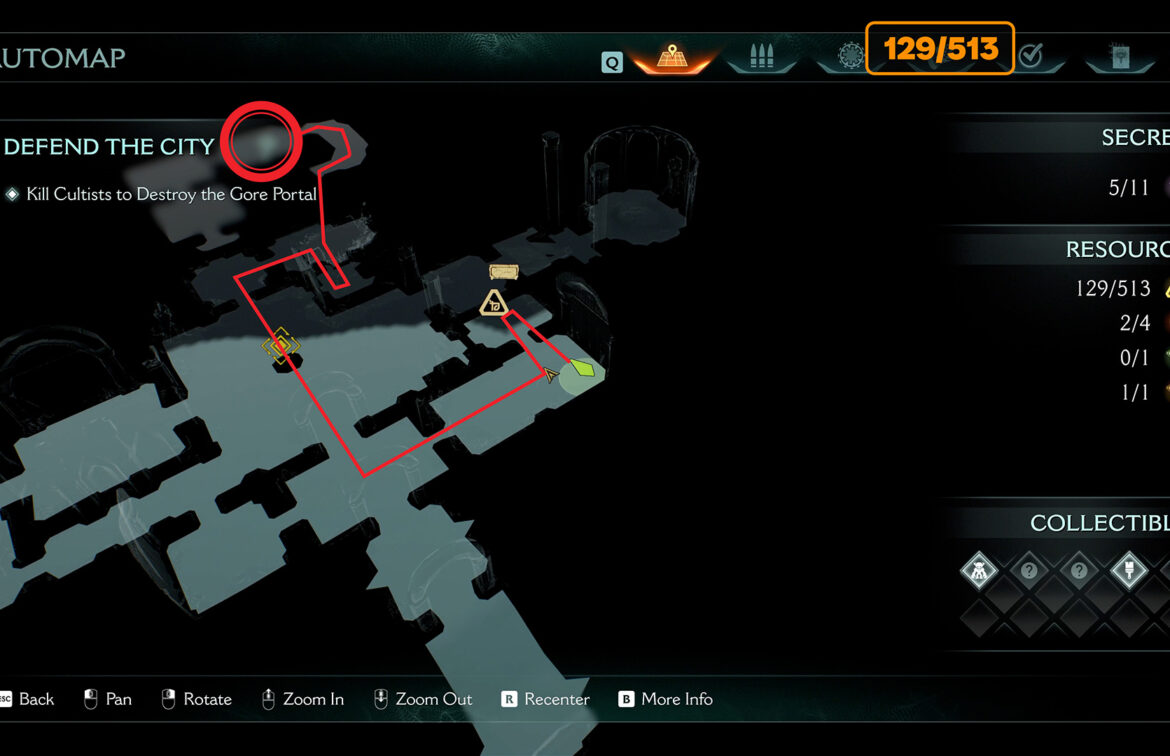Switch to the bullets arsenal tab

tap(762, 57)
